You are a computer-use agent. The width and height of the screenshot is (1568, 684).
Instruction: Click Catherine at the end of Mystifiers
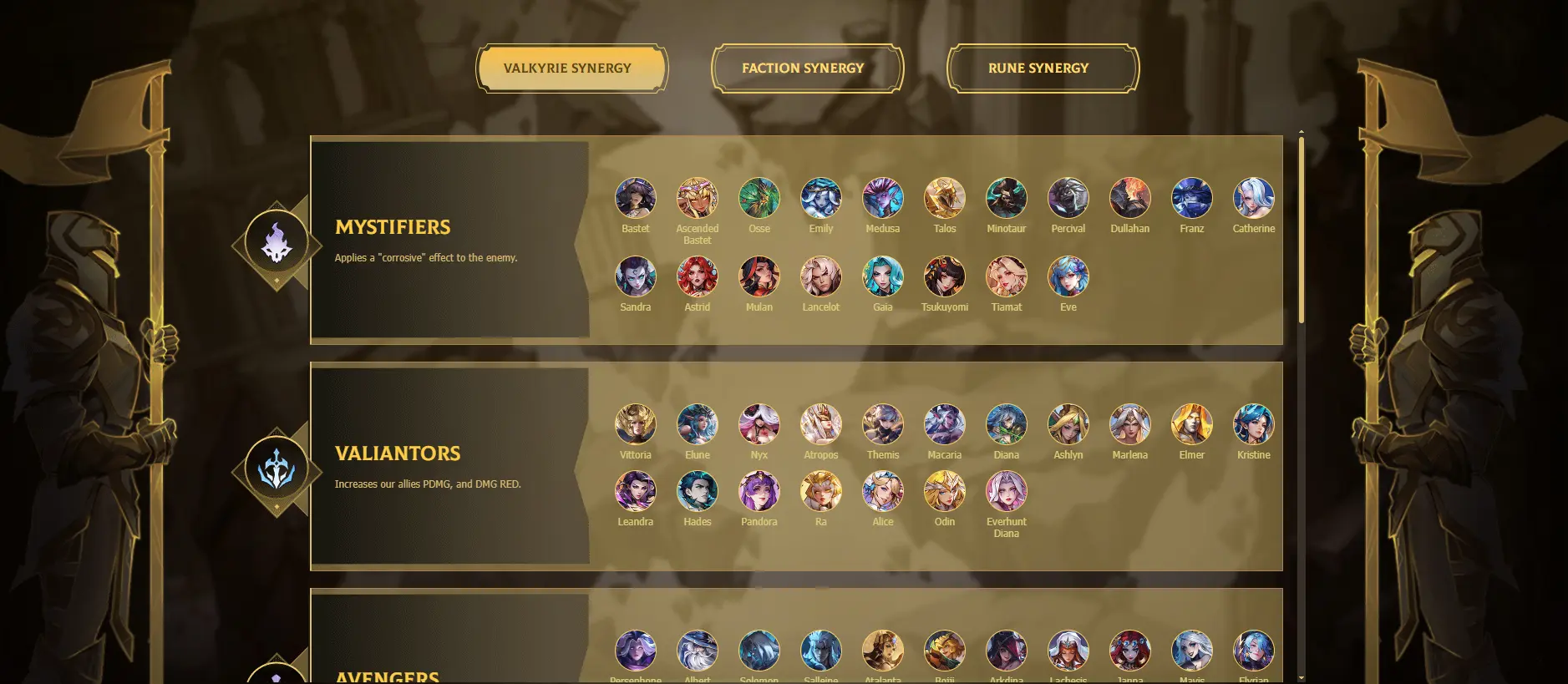tap(1254, 198)
